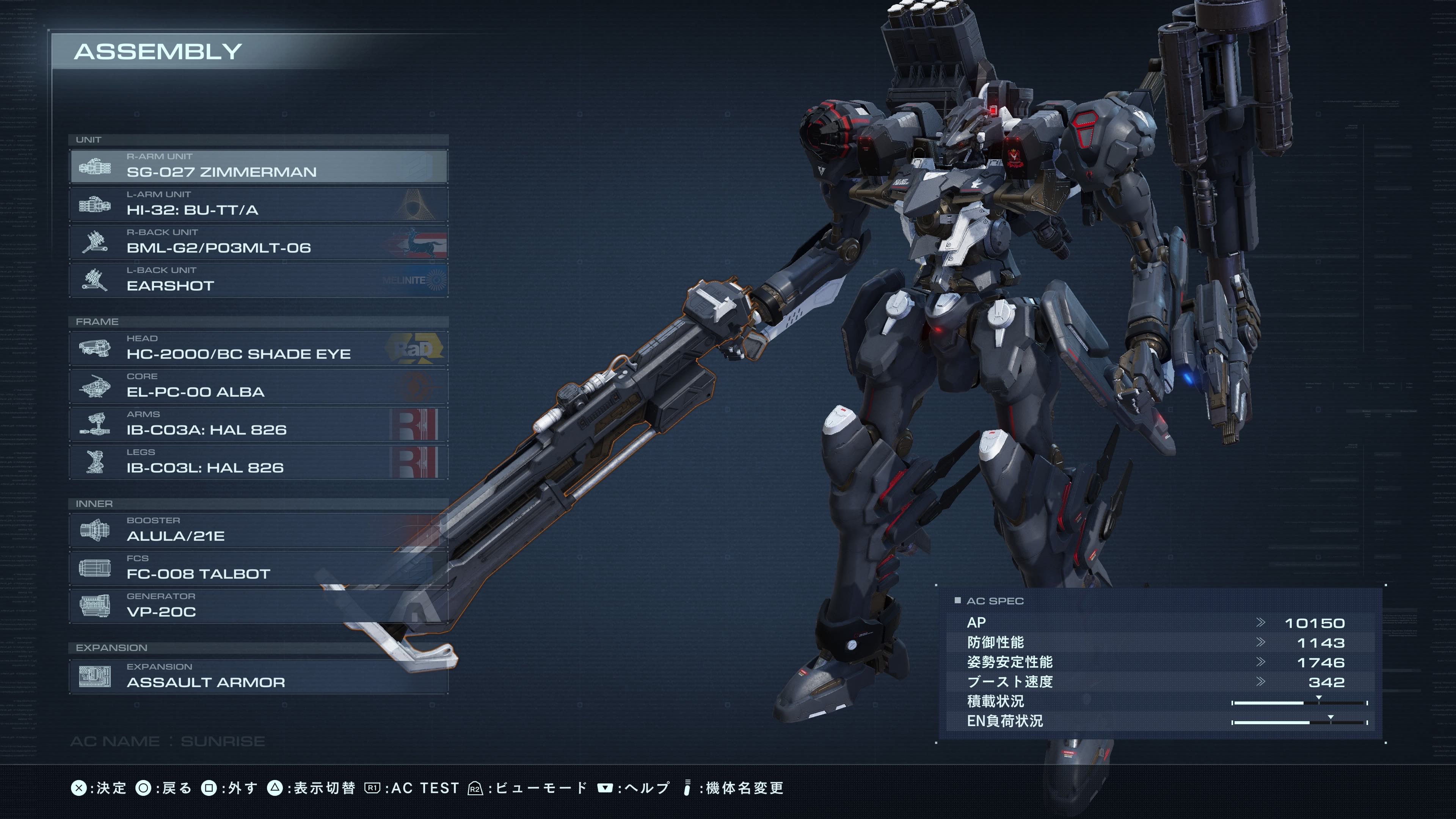Open the R-BACK UNIT BML-G2/P03MLT-06 slot
1456x819 pixels.
pyautogui.click(x=258, y=242)
